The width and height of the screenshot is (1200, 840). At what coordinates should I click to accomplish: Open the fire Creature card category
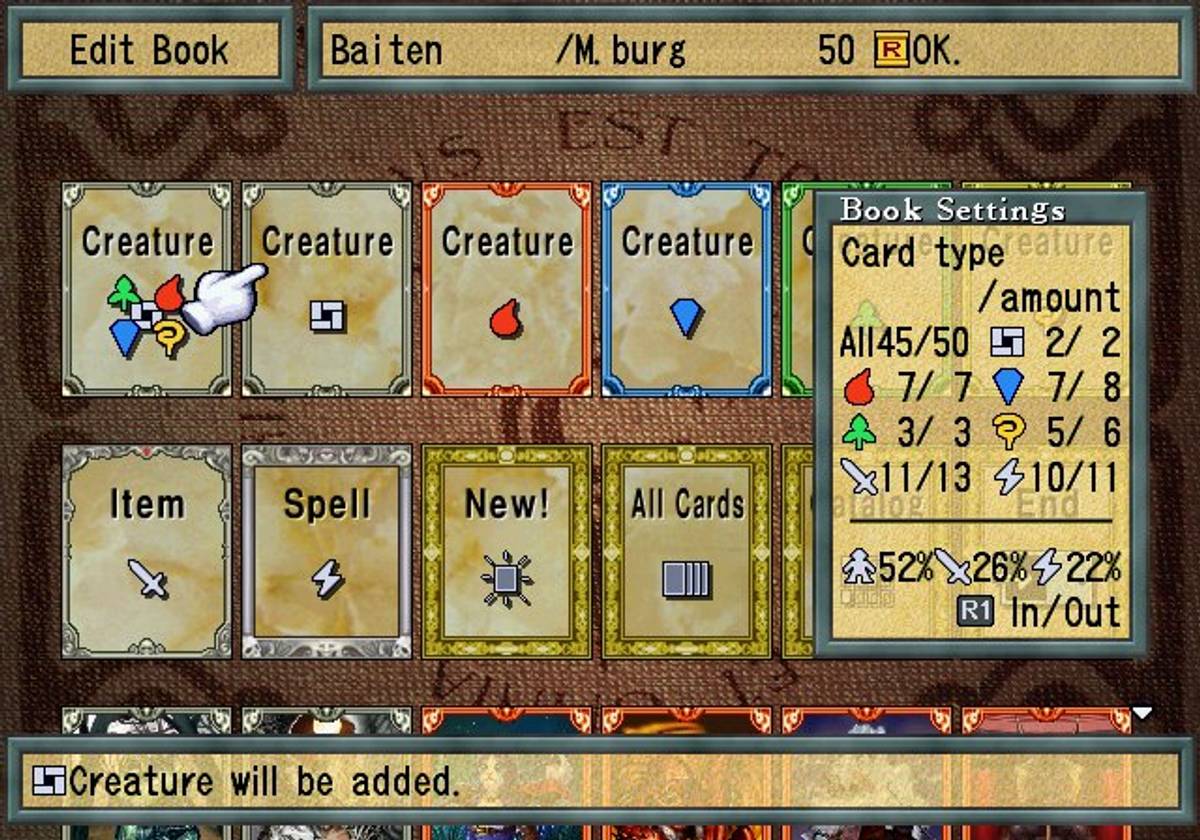(x=506, y=288)
